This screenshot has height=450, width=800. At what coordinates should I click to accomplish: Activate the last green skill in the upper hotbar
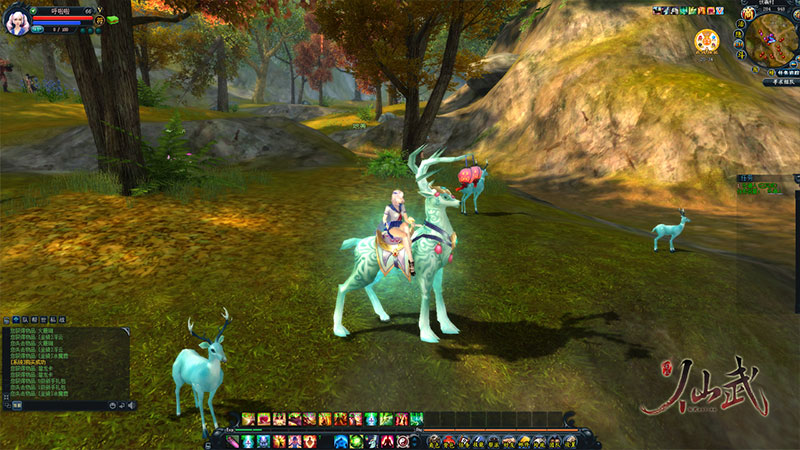tap(416, 418)
